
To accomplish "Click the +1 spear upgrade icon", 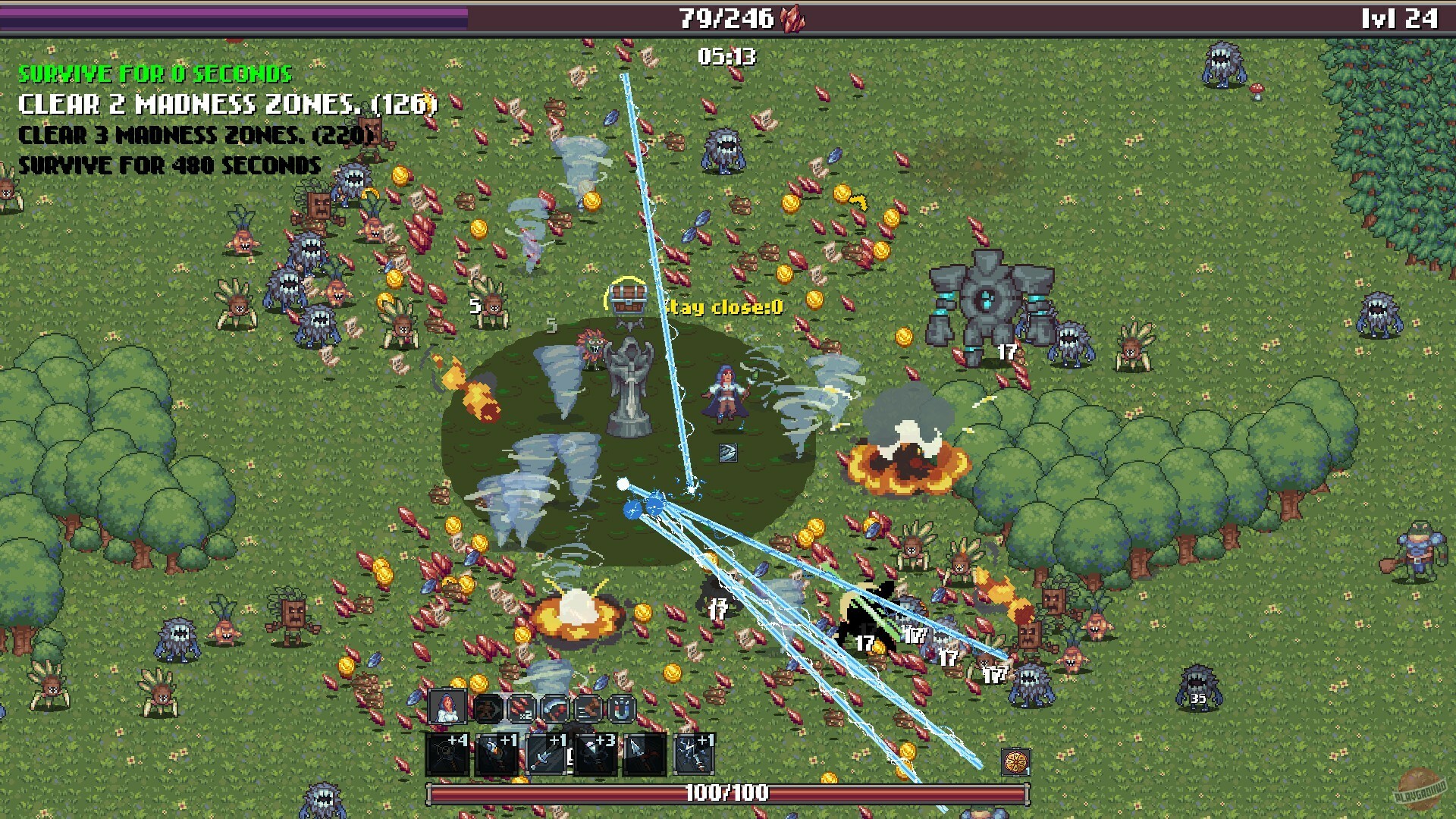I will pyautogui.click(x=645, y=755).
